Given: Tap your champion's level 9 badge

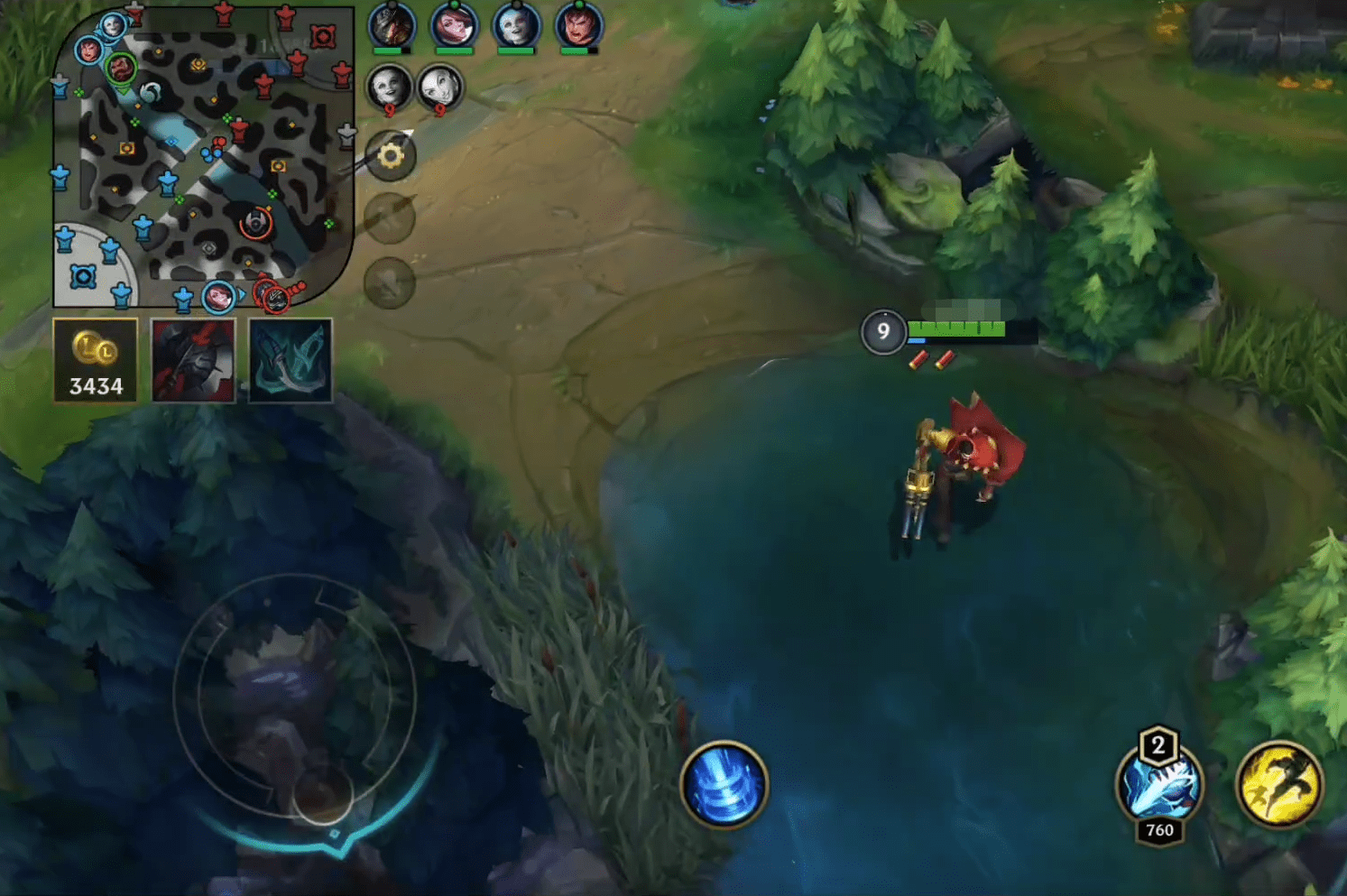Looking at the screenshot, I should tap(882, 332).
